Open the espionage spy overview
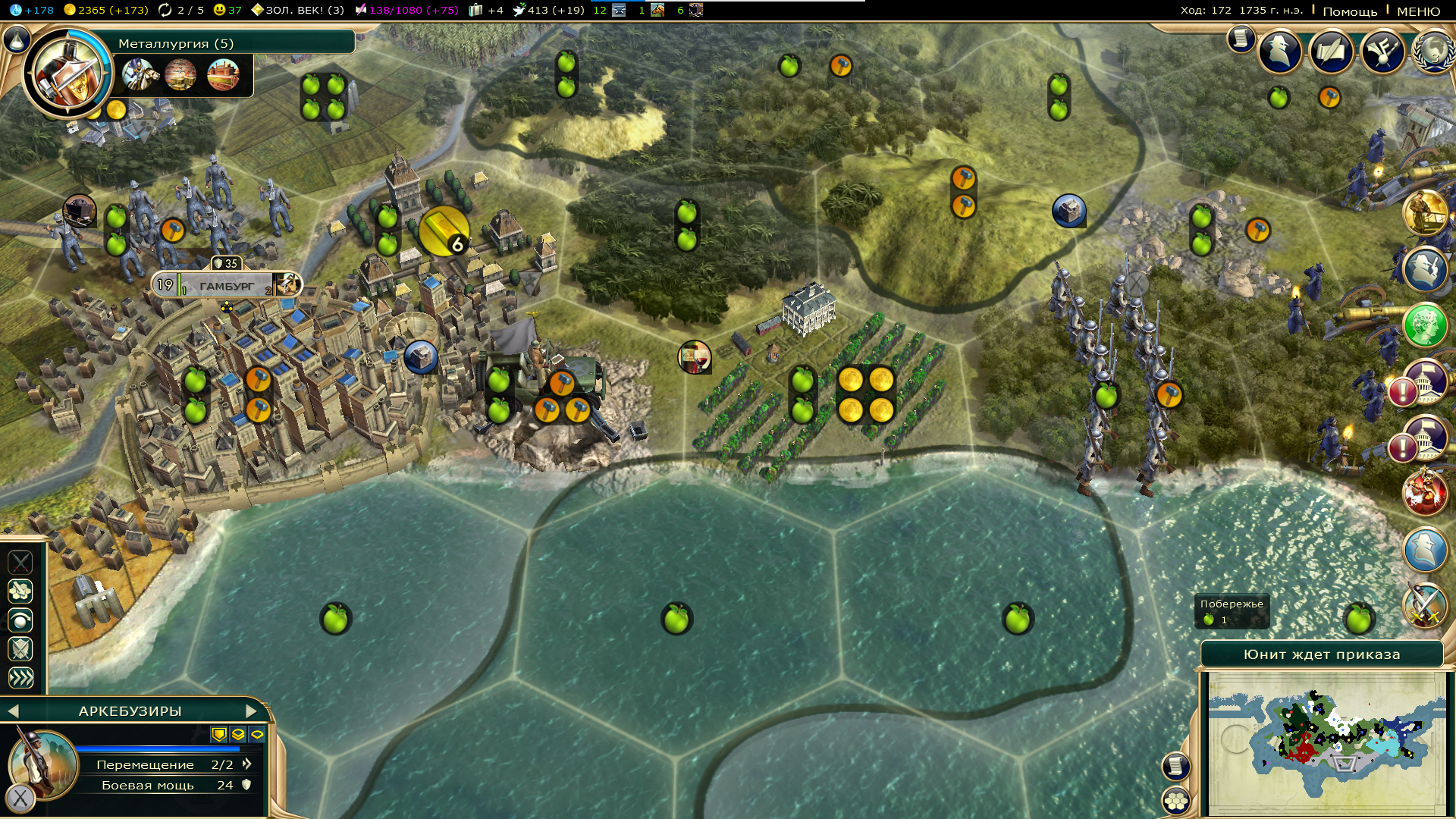 coord(1281,52)
